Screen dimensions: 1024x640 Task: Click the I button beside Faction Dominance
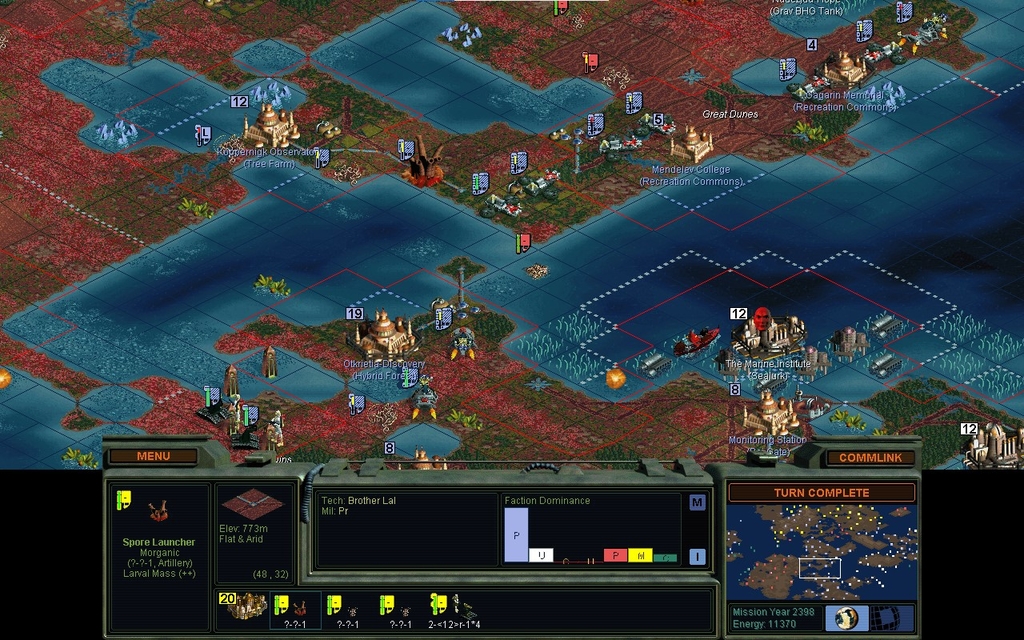pyautogui.click(x=697, y=556)
